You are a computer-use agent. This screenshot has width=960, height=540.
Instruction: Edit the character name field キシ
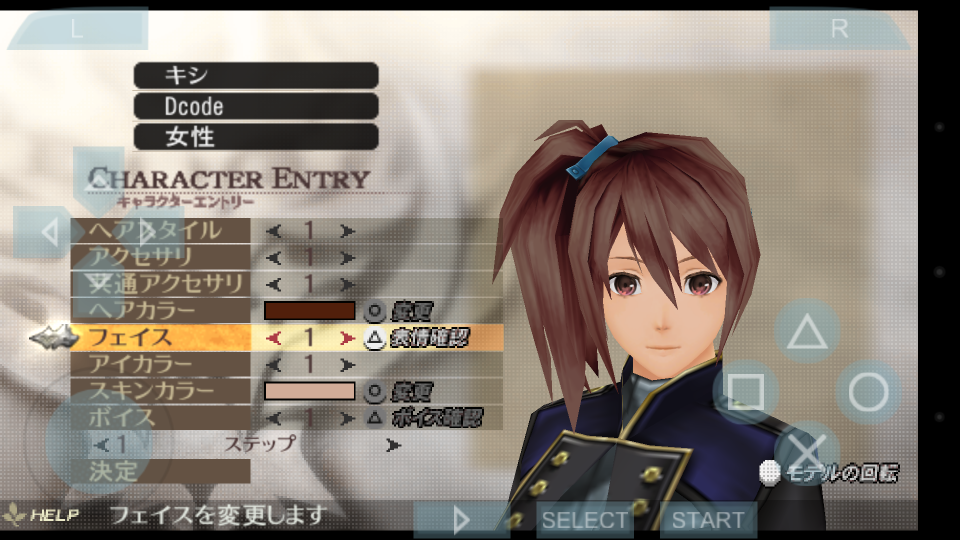point(256,75)
